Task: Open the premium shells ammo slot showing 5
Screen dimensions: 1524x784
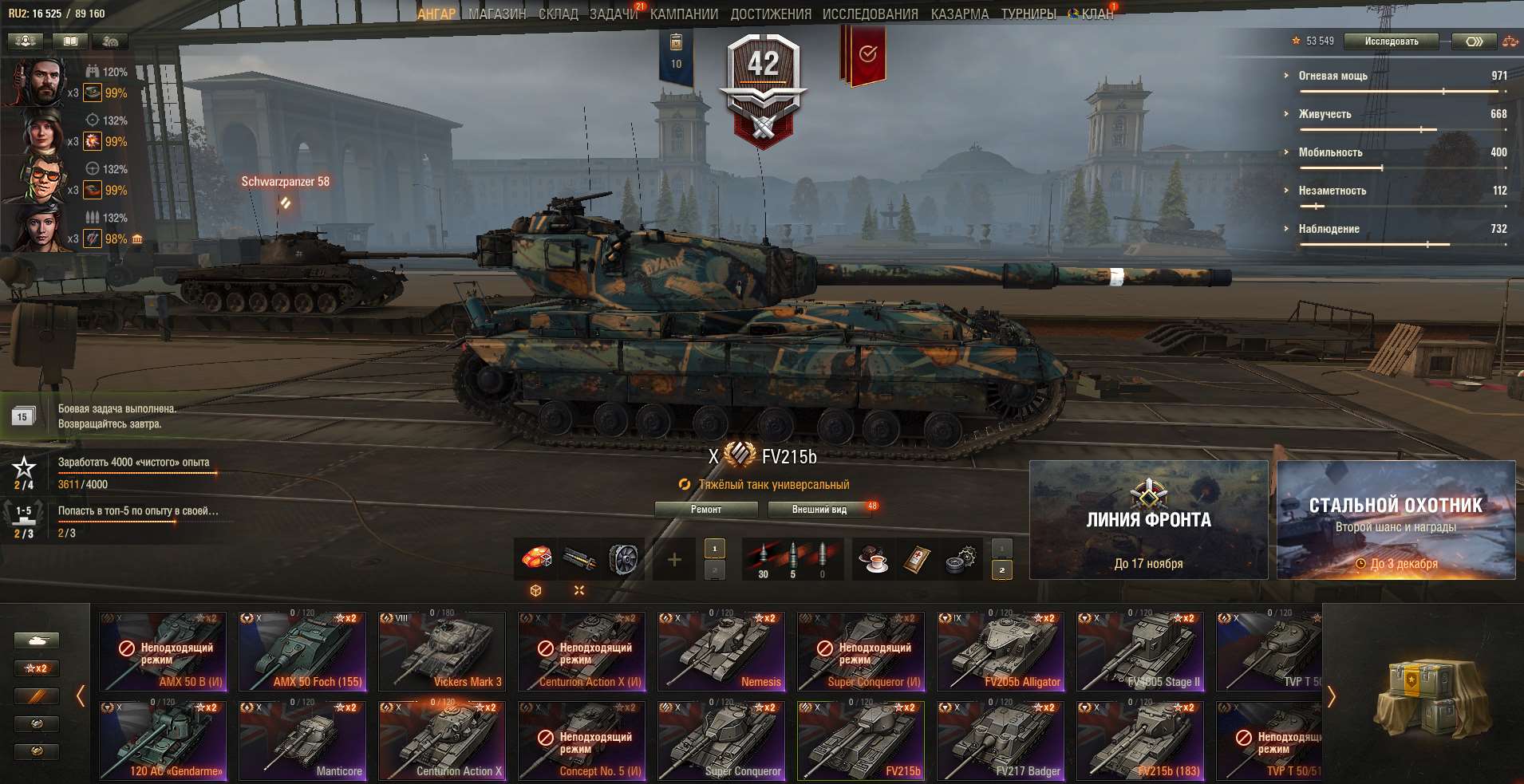Action: click(x=794, y=557)
